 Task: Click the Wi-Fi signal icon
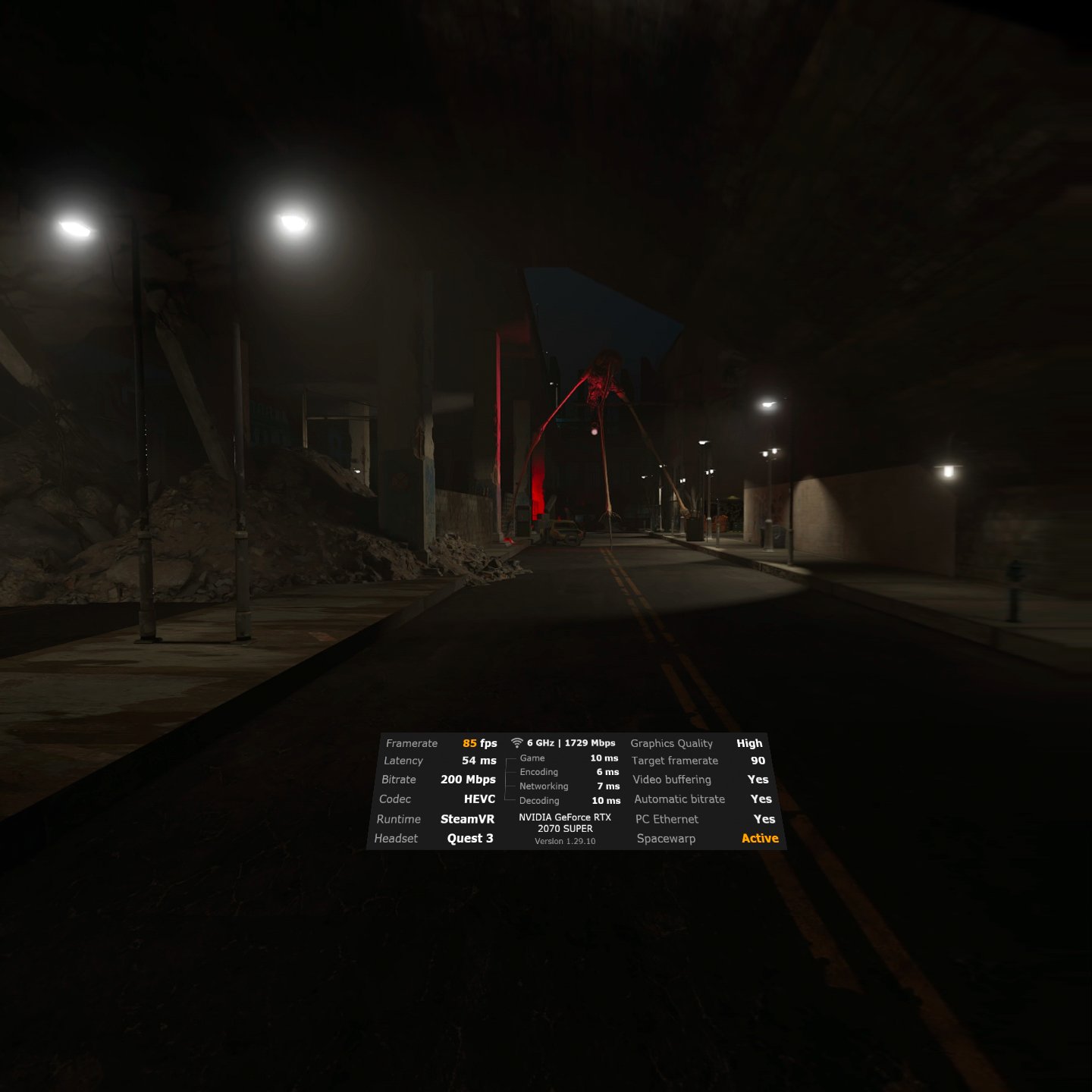click(517, 743)
